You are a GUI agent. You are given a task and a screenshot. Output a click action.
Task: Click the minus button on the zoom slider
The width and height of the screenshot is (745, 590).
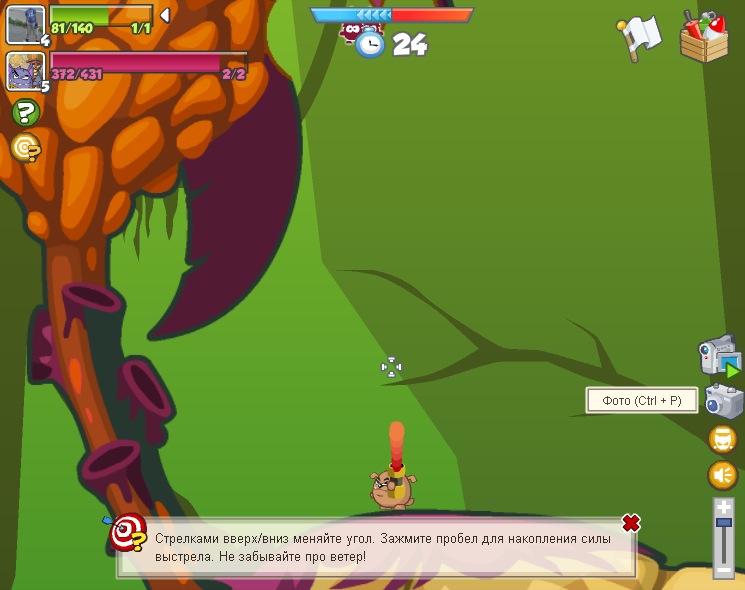(723, 570)
